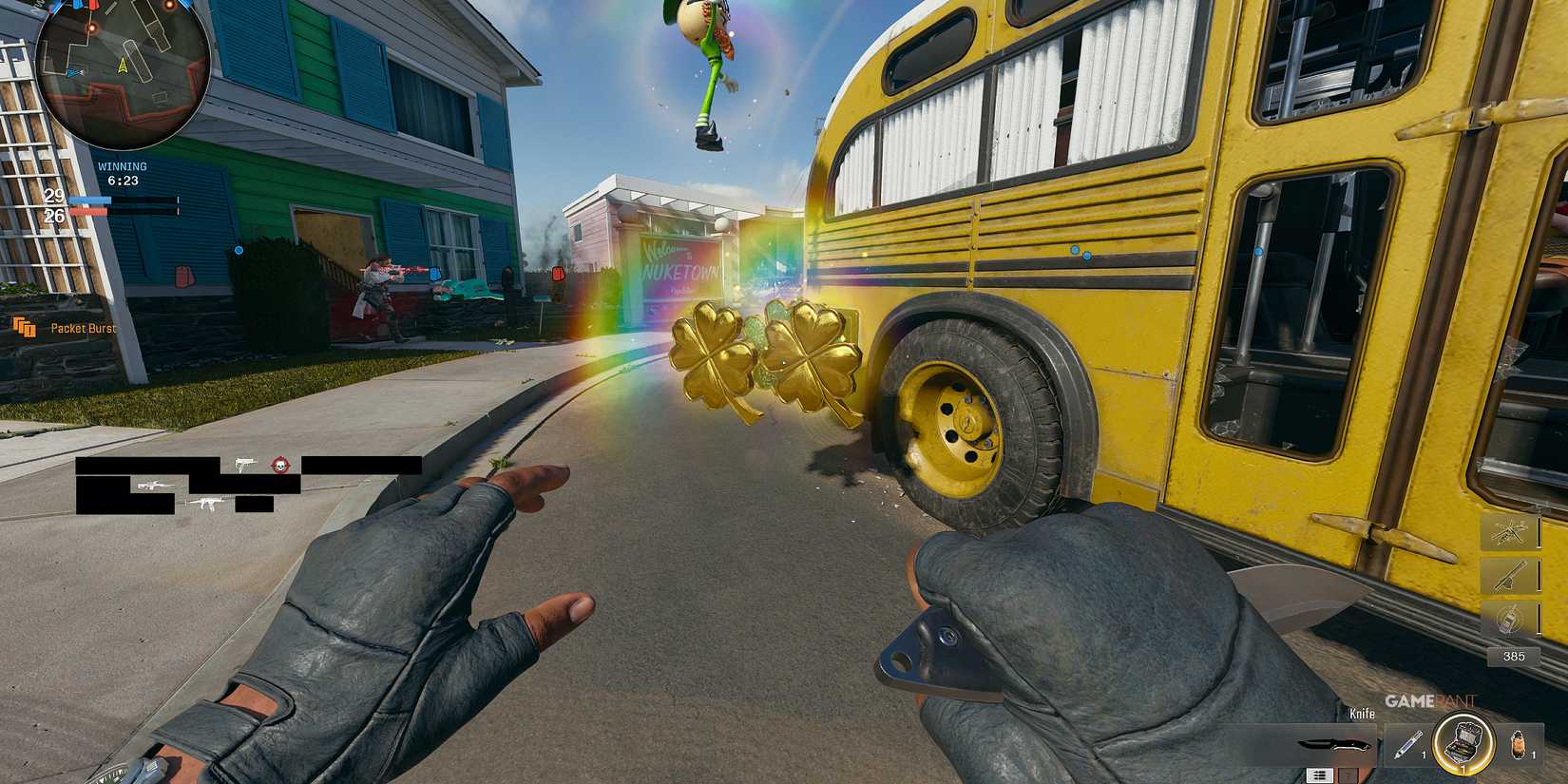Select the Knife weapon name label
Image resolution: width=1568 pixels, height=784 pixels.
tap(1363, 714)
